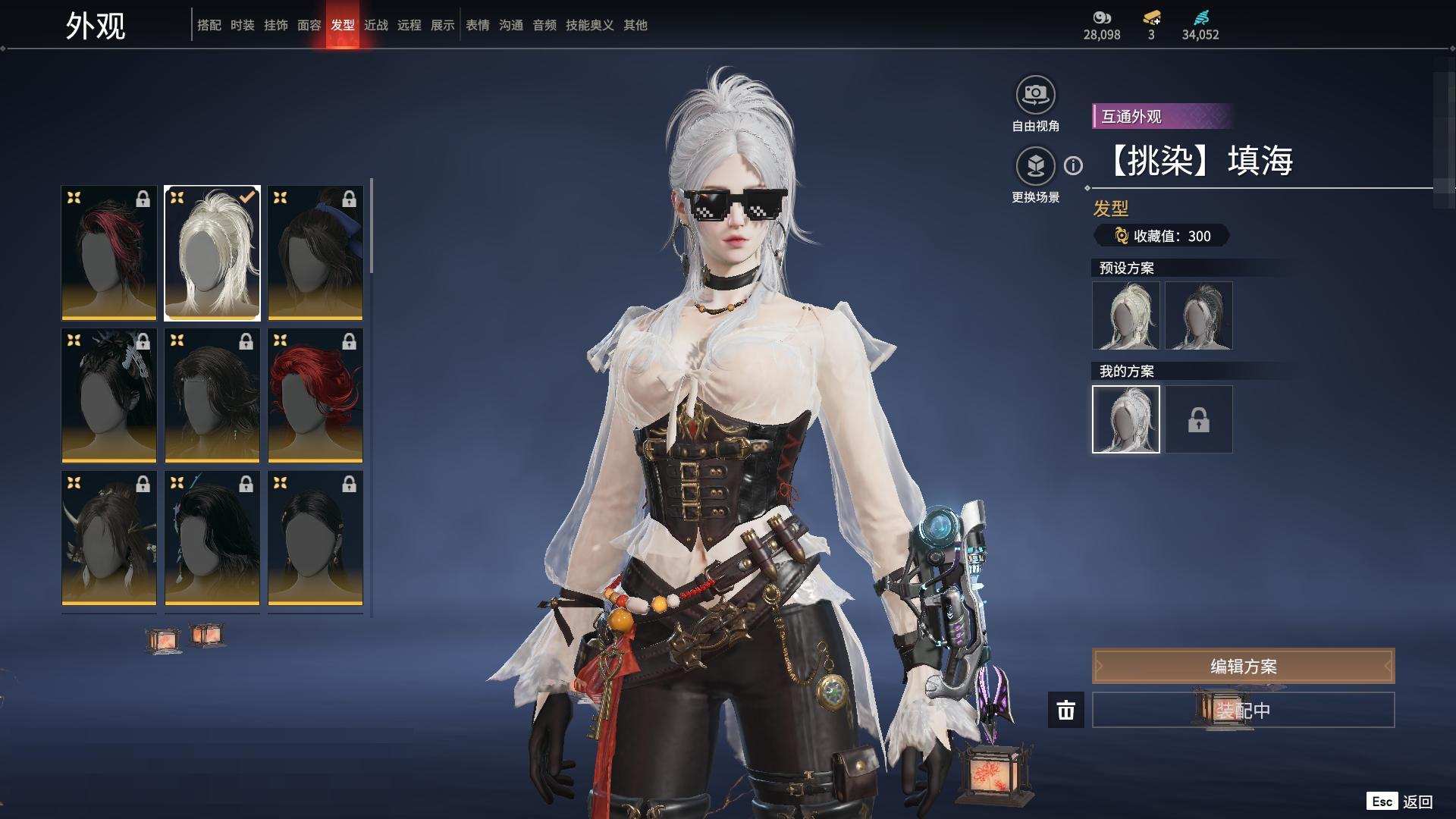
Task: Go to the 面容 face tab
Action: tap(309, 25)
